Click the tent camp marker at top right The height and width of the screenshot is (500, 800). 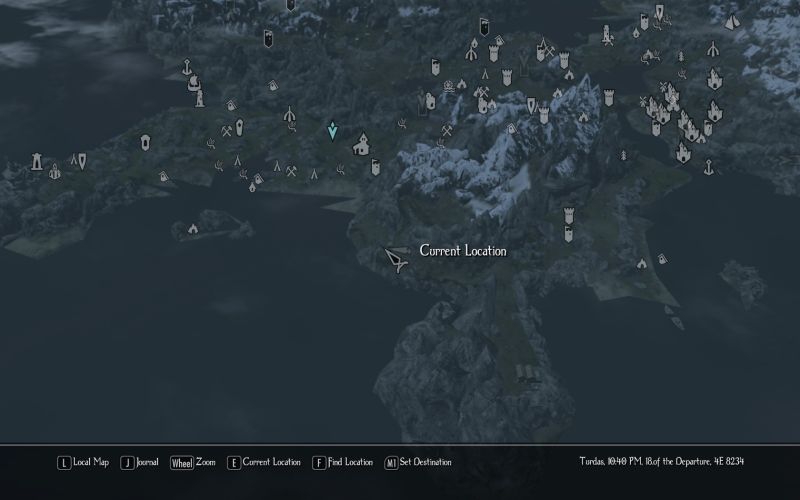click(x=732, y=20)
